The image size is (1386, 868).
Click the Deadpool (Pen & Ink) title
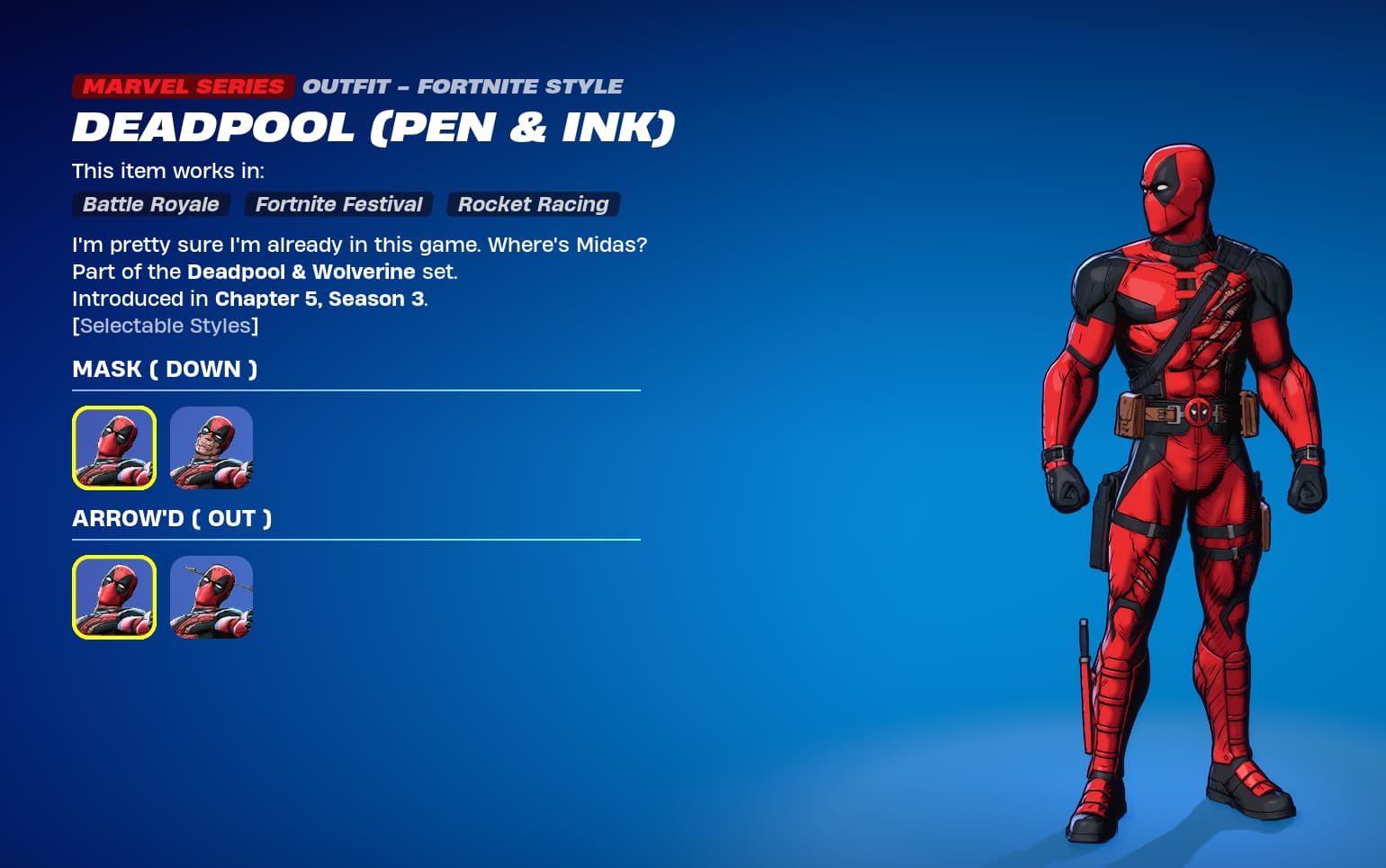pos(373,127)
